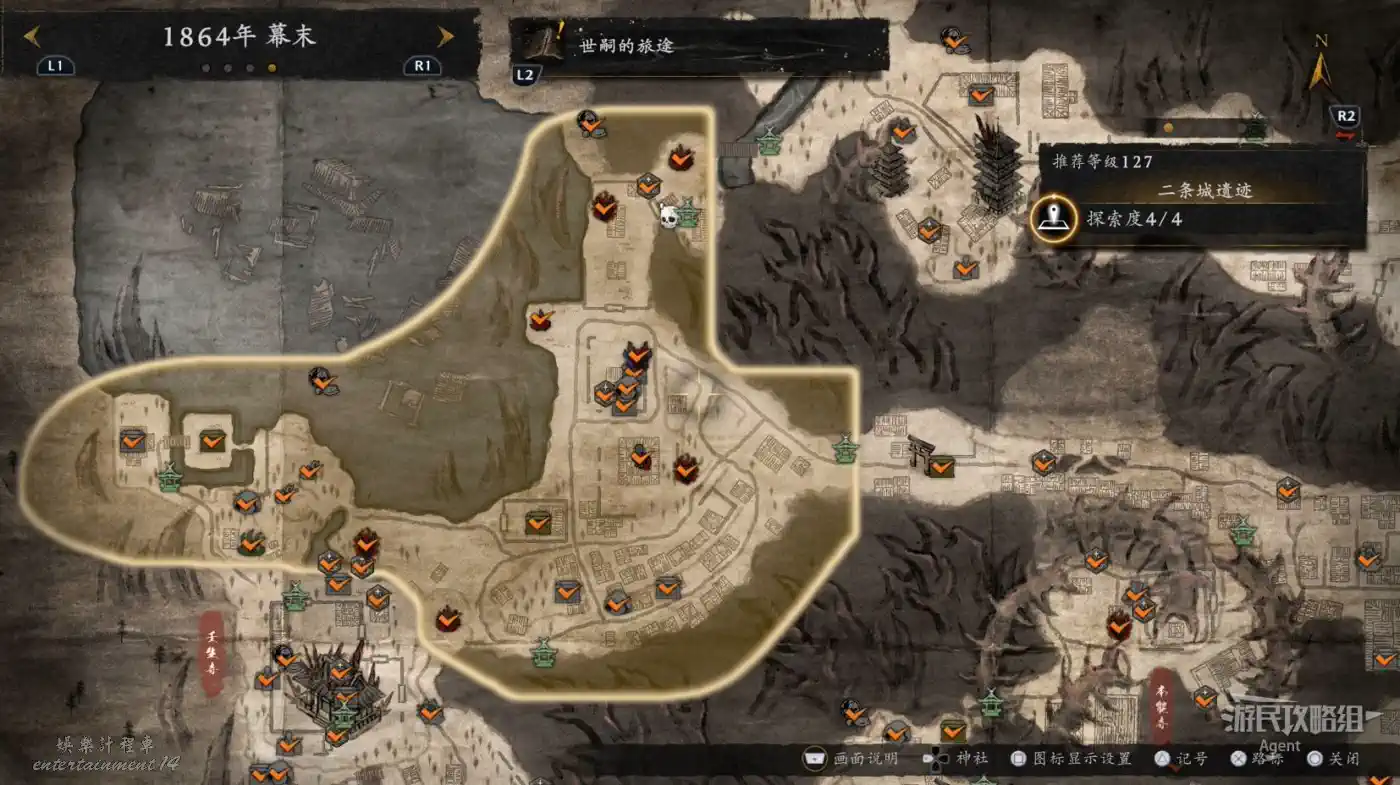
Task: Switch to the next era with right arrow
Action: [446, 37]
